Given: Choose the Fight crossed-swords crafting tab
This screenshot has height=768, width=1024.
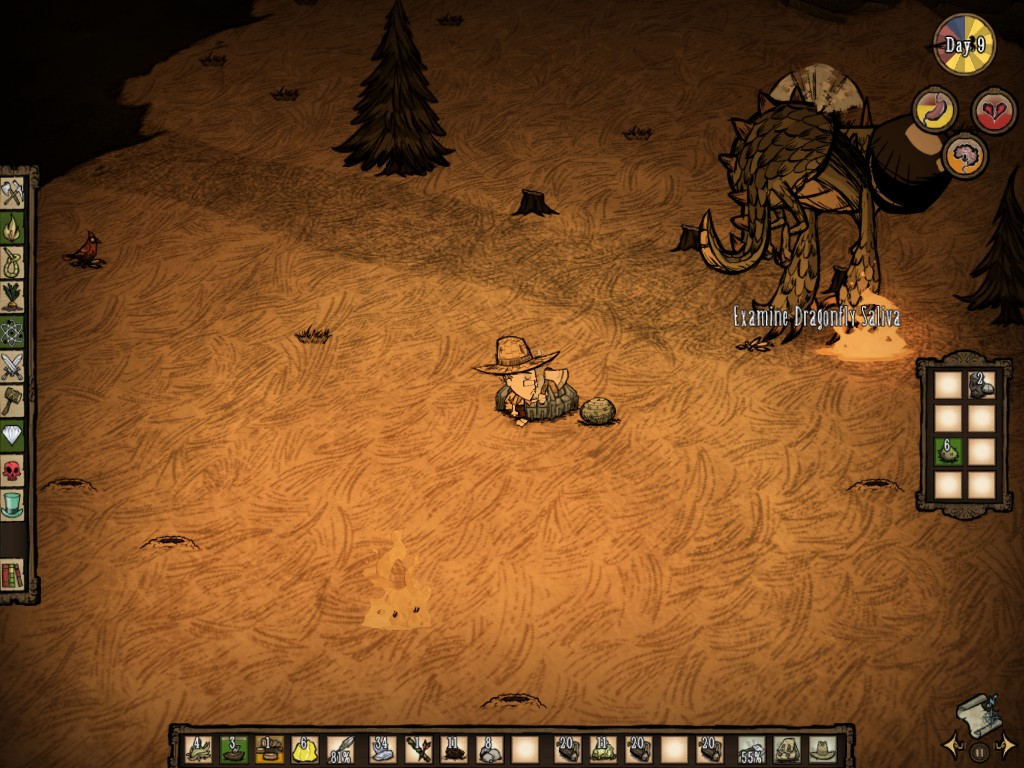Looking at the screenshot, I should [x=12, y=367].
